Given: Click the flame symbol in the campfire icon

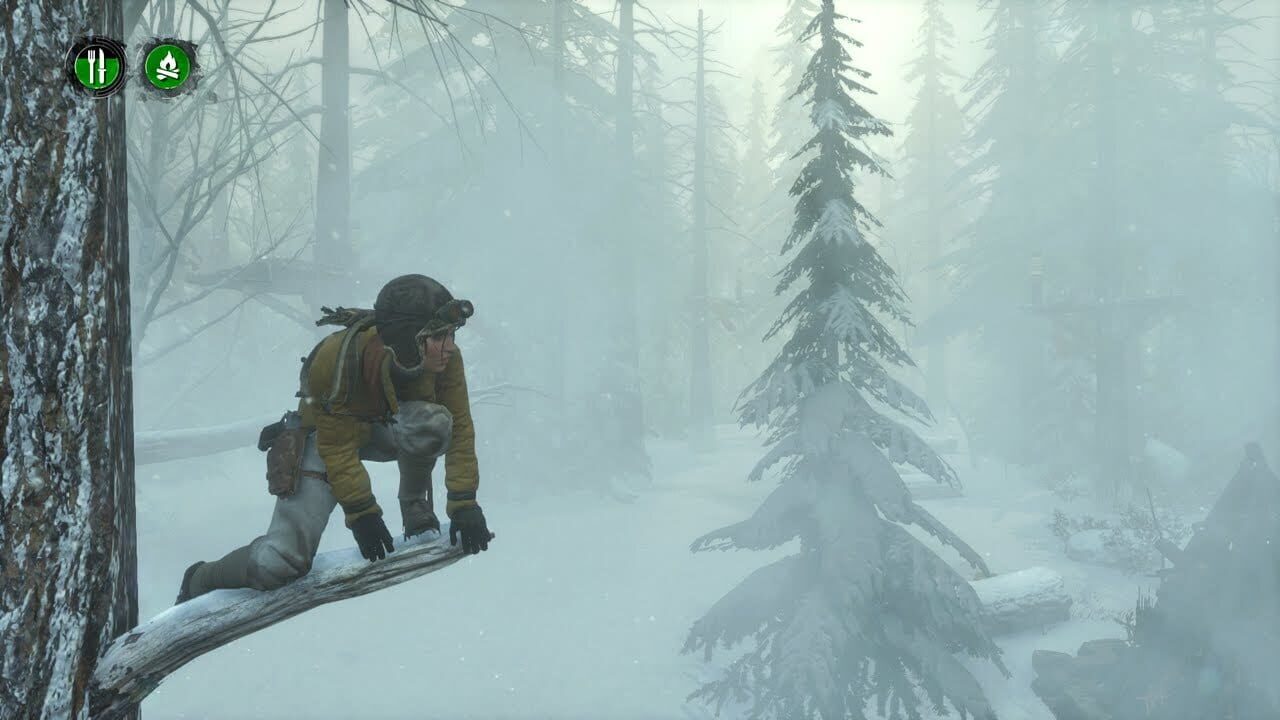Looking at the screenshot, I should 167,61.
